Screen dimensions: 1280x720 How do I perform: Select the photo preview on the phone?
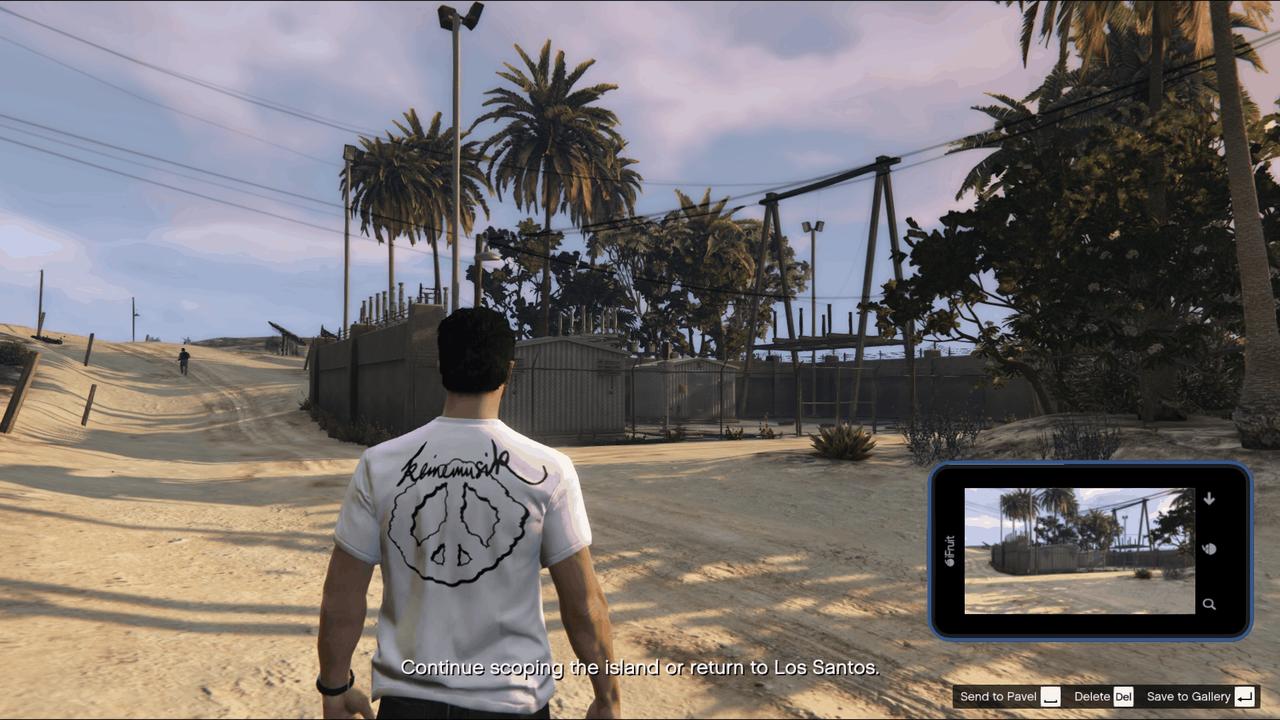click(x=1079, y=551)
